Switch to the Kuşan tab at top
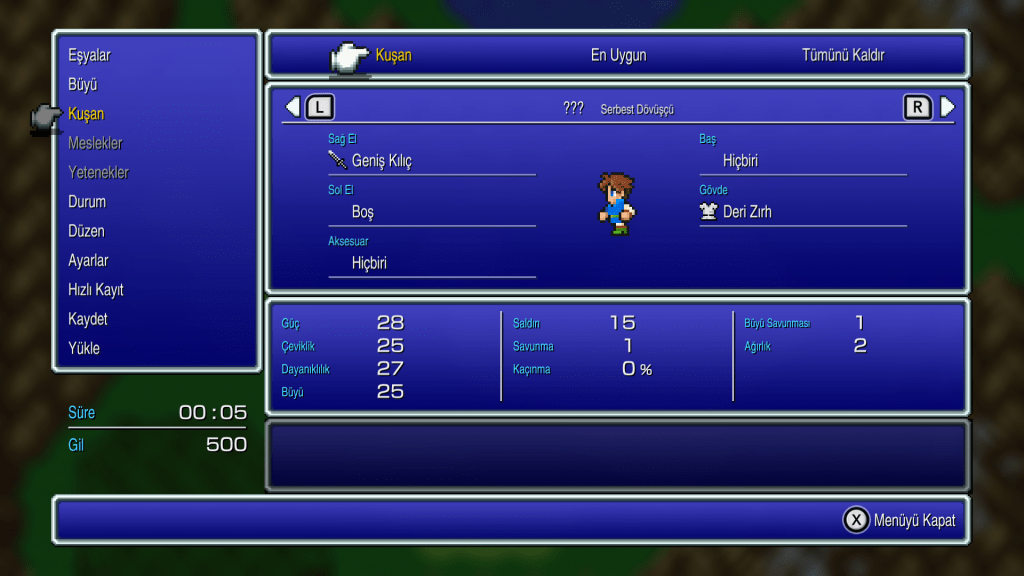 click(393, 55)
